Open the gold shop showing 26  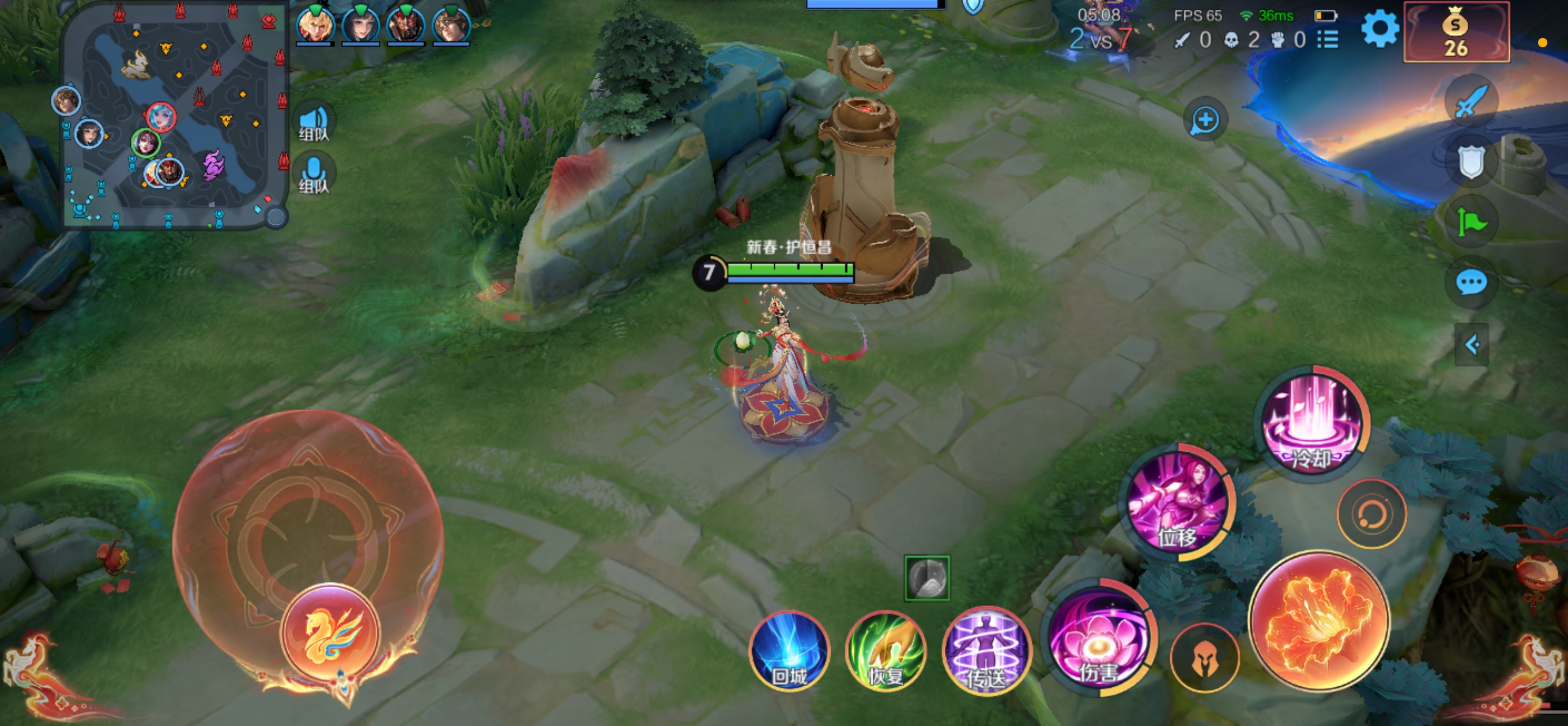pos(1456,32)
